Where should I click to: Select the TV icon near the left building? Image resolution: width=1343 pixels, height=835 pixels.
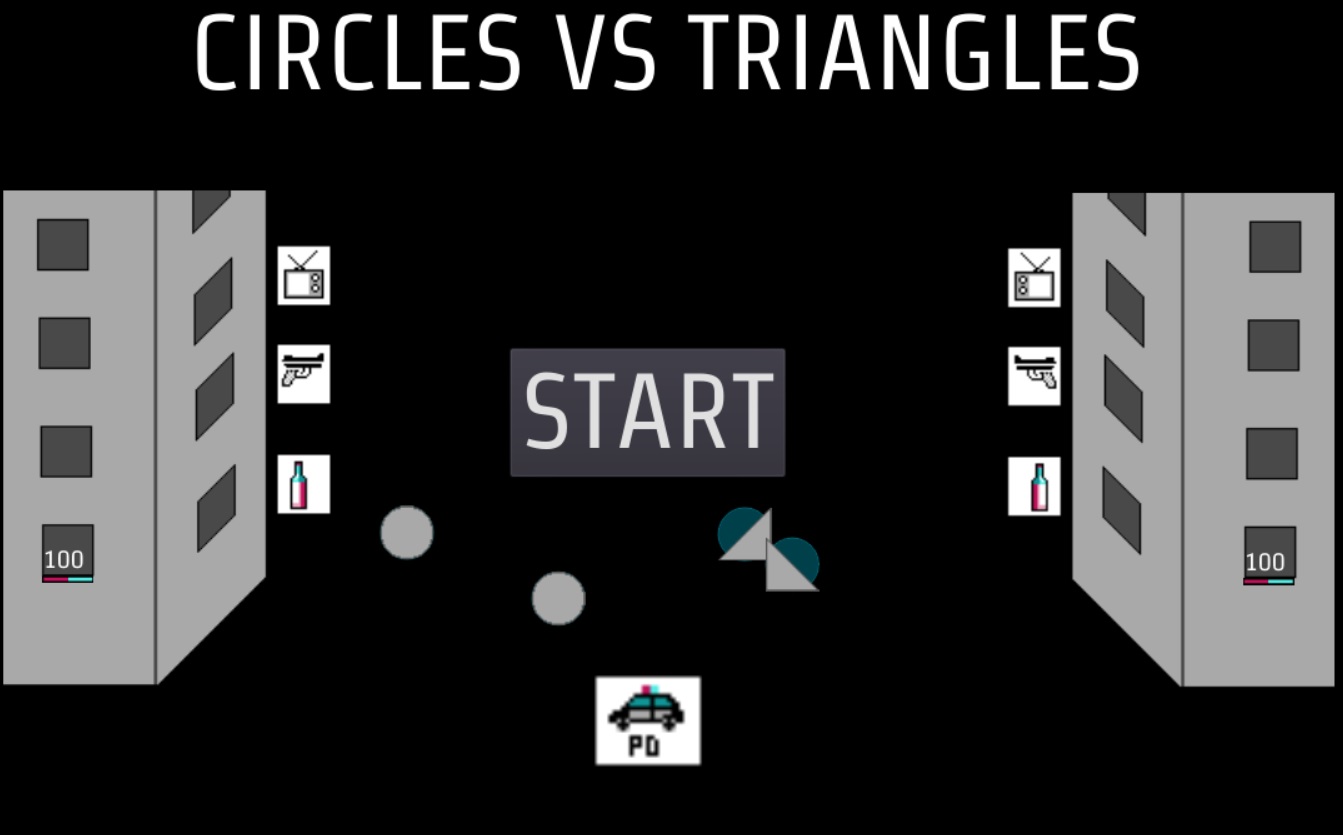click(x=304, y=277)
